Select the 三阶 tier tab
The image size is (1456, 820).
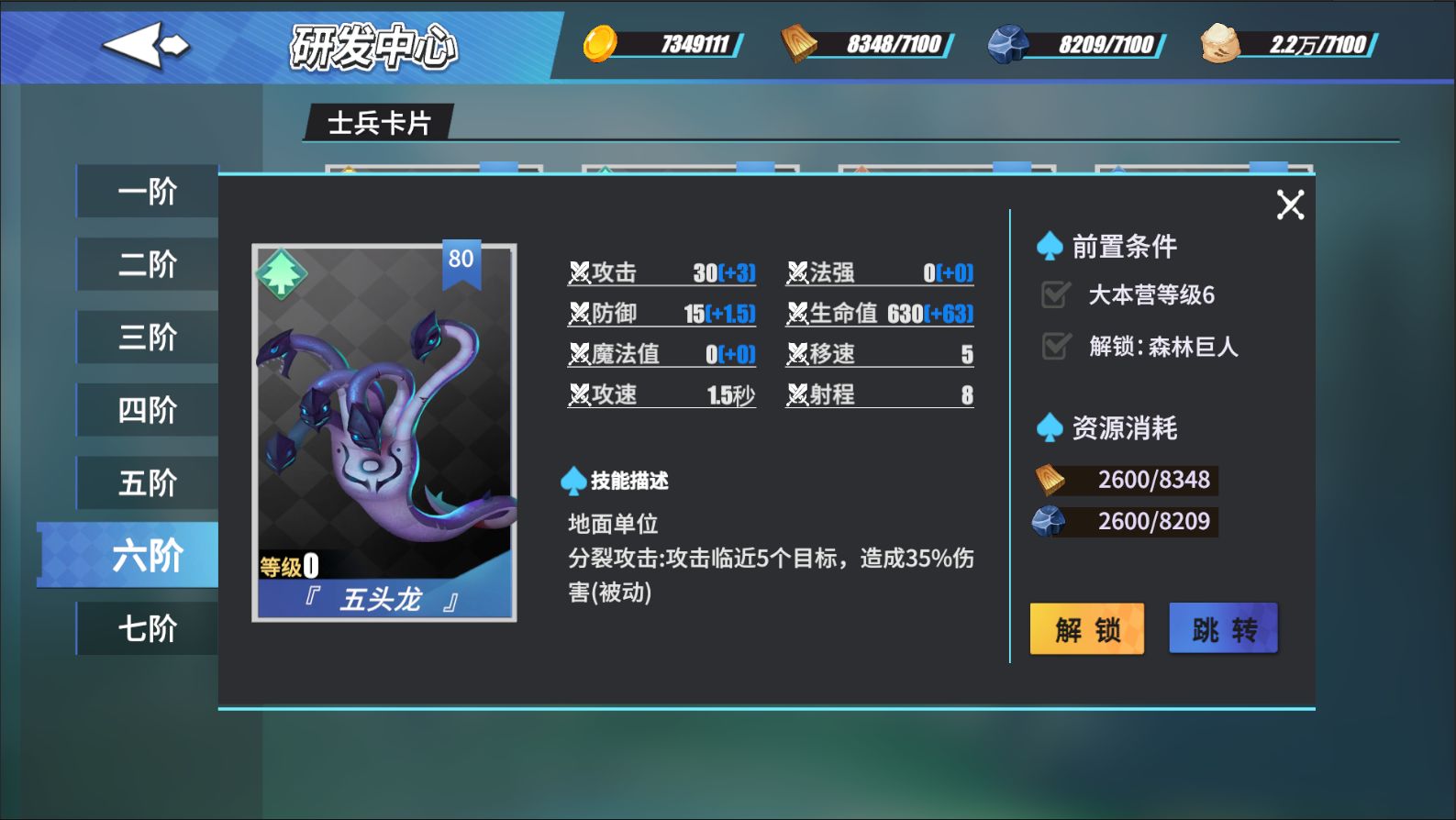pos(147,336)
